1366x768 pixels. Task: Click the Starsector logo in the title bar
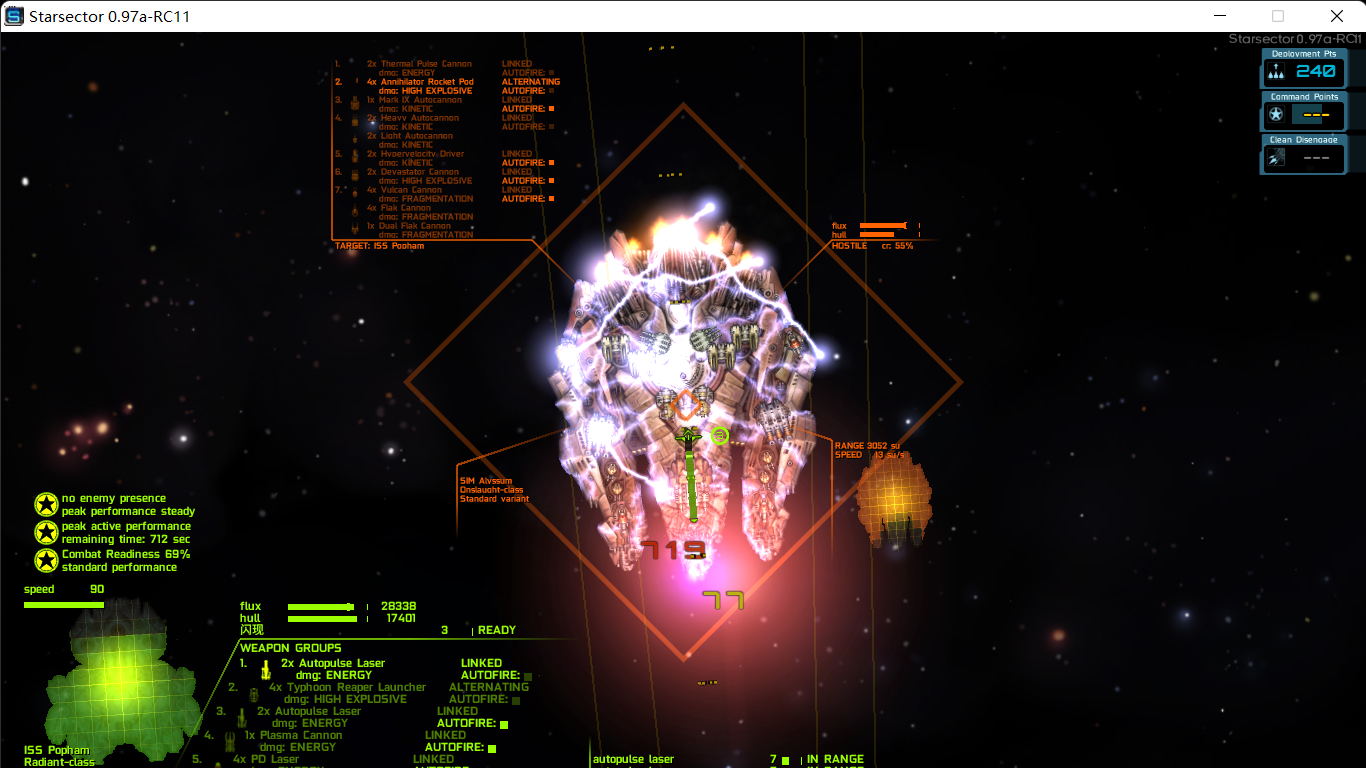click(x=14, y=15)
